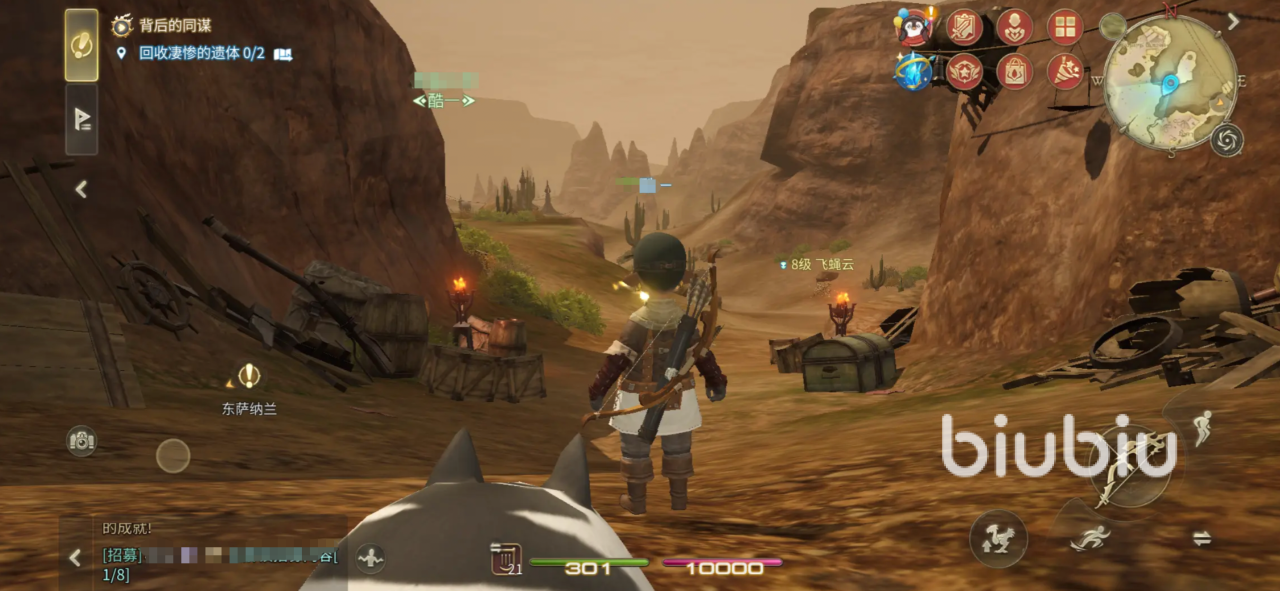Open the emote gesture button

click(370, 558)
